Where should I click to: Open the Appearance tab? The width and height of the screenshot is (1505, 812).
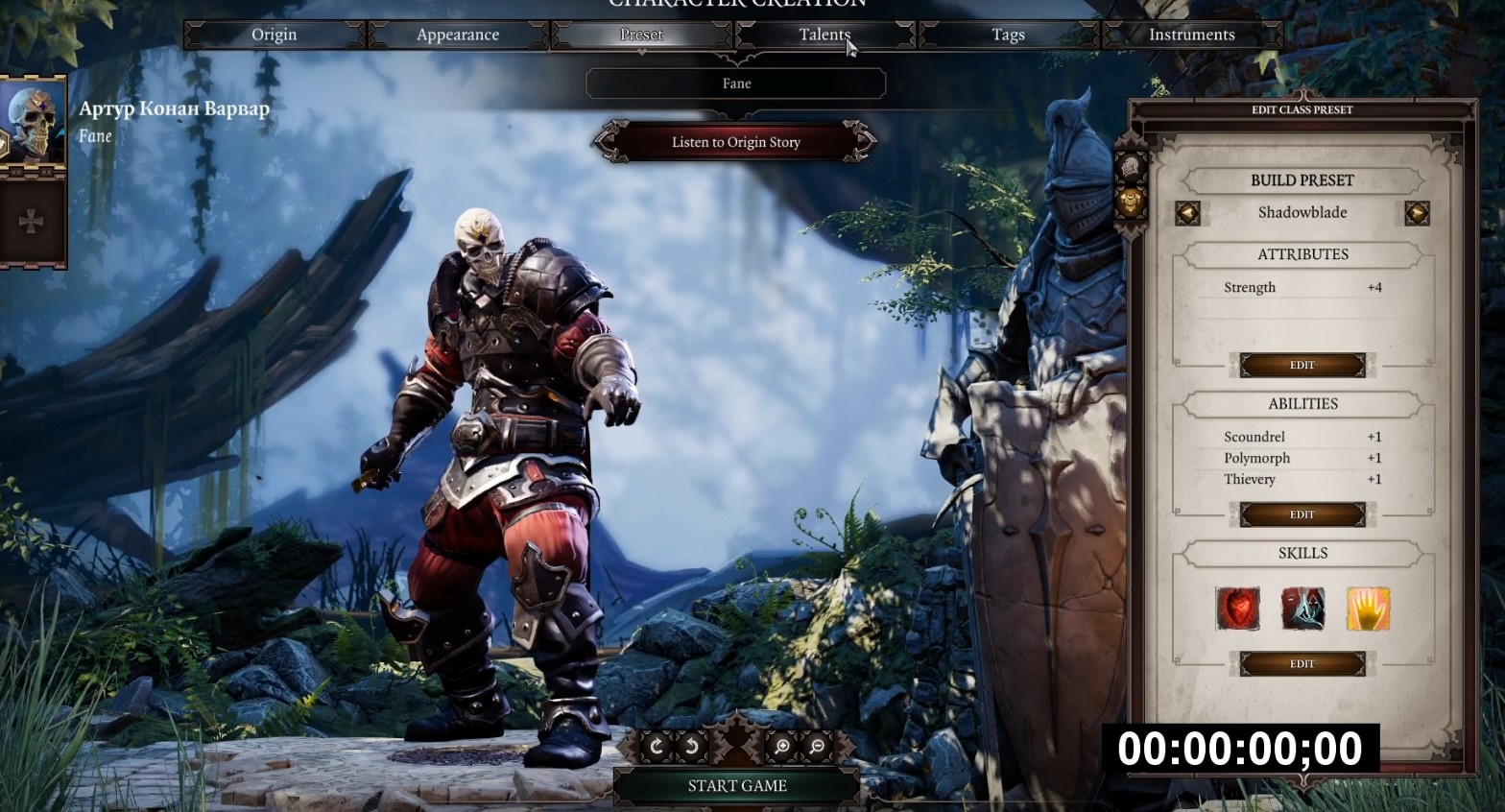(x=457, y=35)
